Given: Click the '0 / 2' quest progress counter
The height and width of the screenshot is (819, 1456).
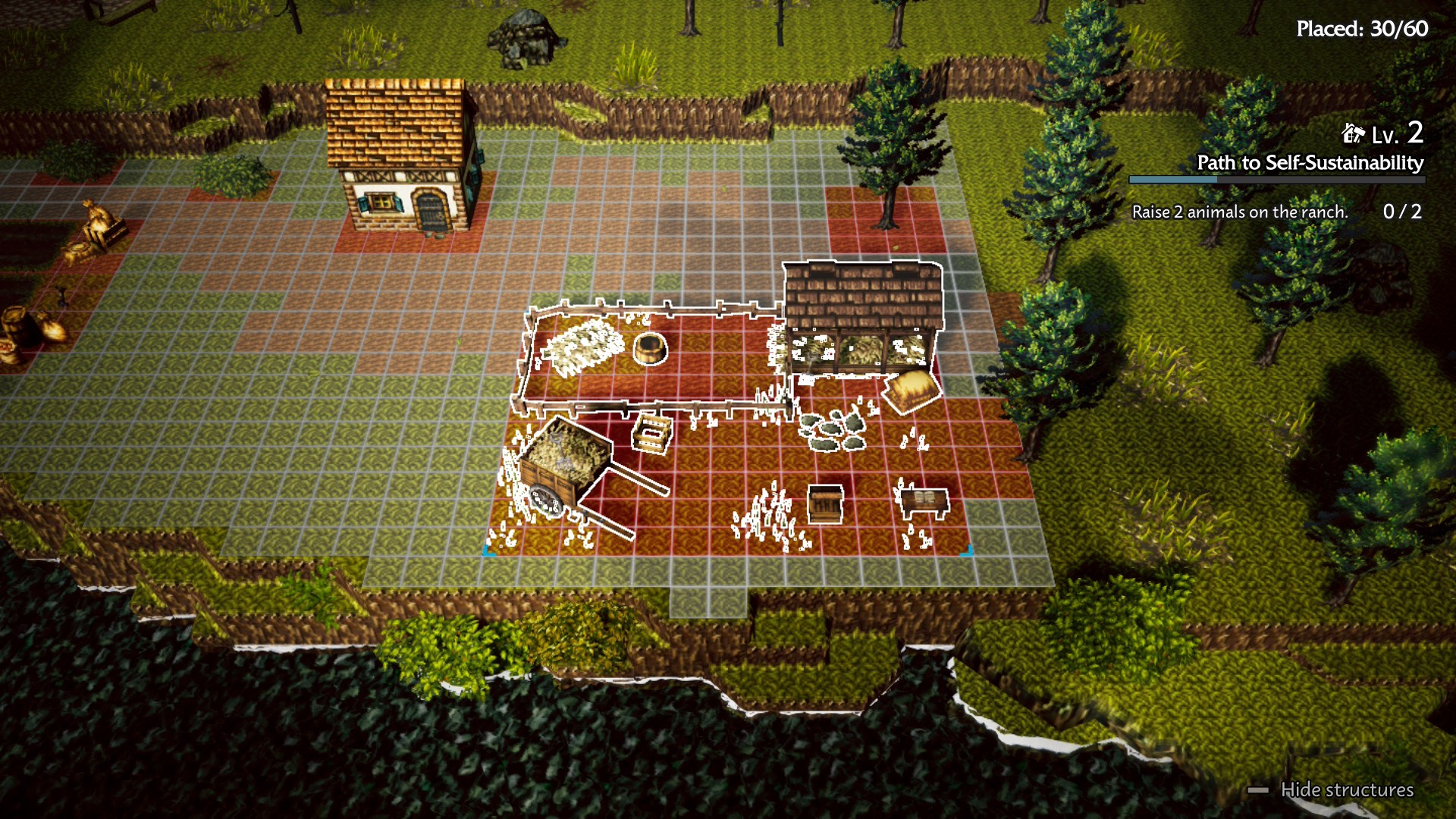Looking at the screenshot, I should pyautogui.click(x=1404, y=212).
